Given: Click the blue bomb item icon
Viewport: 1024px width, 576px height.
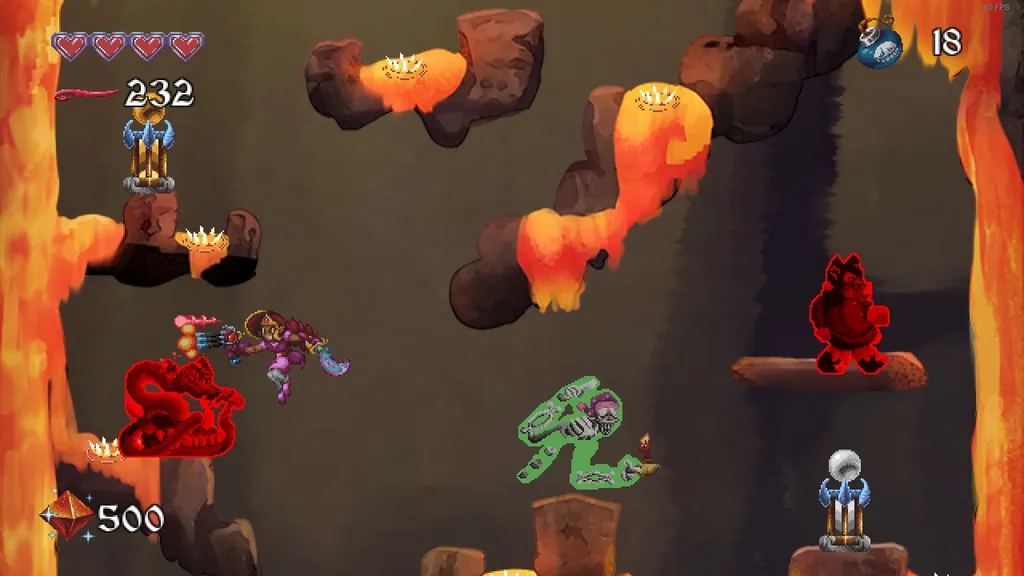Looking at the screenshot, I should 879,45.
